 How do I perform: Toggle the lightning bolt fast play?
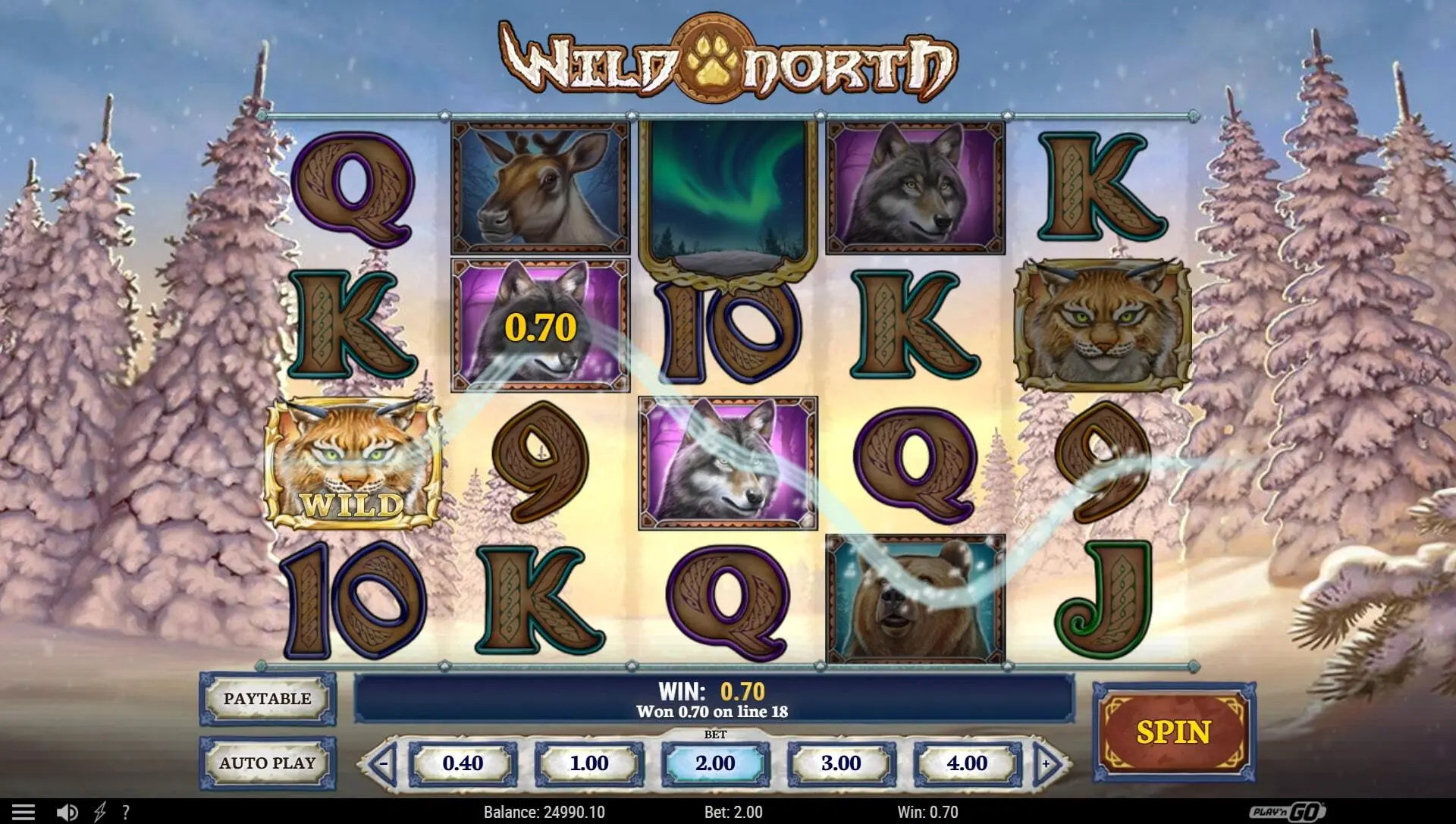click(x=100, y=812)
